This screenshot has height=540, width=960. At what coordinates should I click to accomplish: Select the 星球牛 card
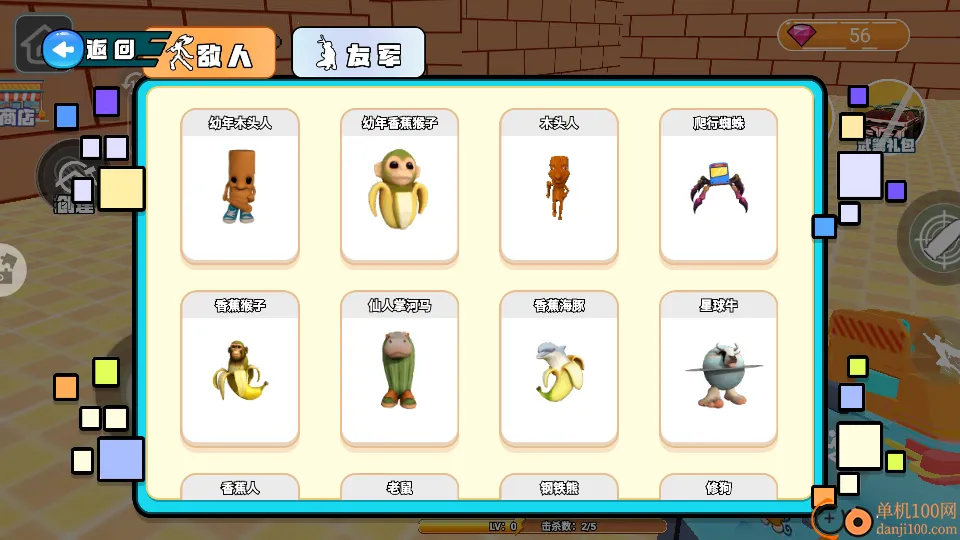718,369
